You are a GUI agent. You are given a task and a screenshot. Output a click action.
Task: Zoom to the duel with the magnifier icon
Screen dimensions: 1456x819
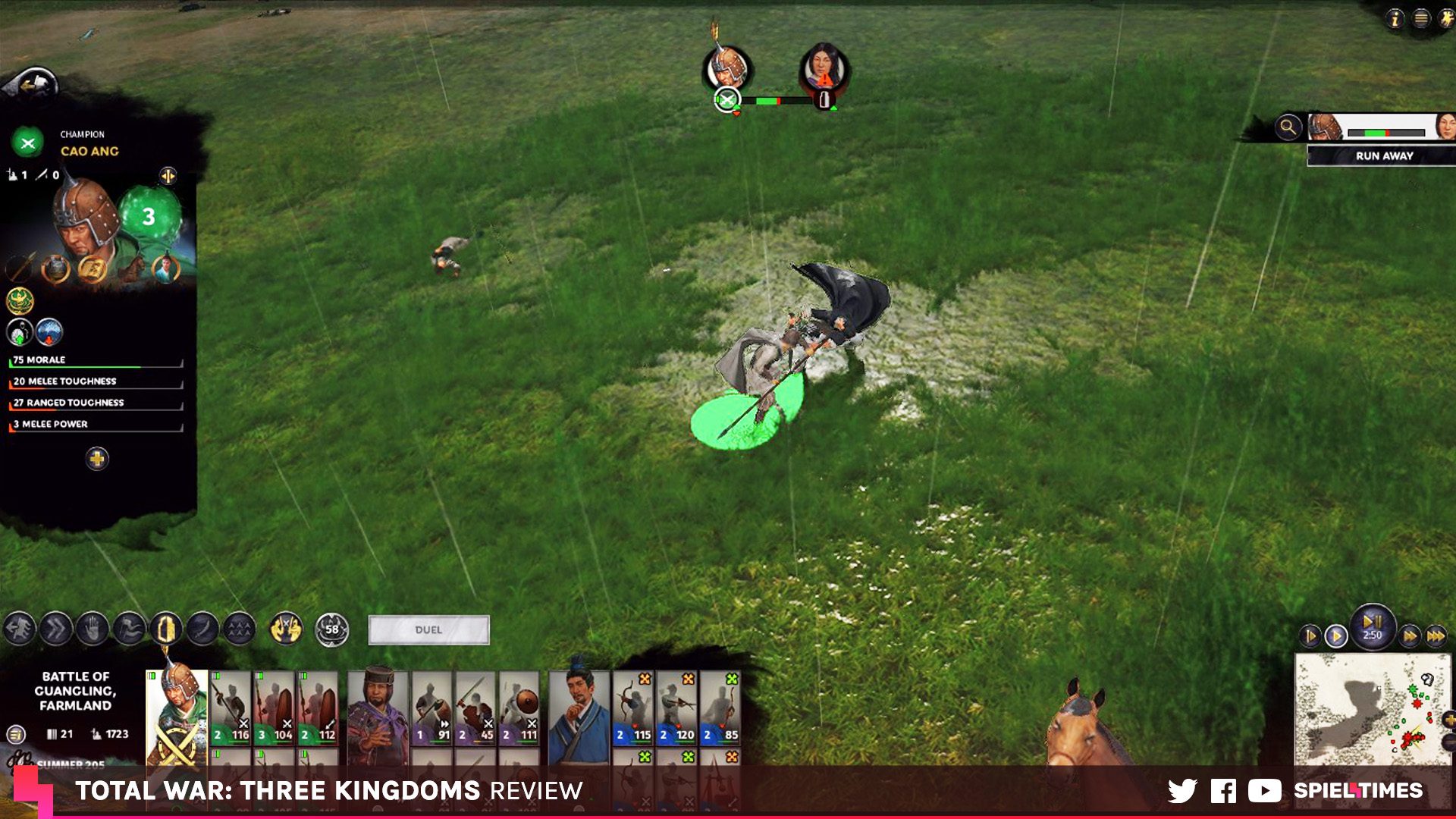pos(1288,127)
